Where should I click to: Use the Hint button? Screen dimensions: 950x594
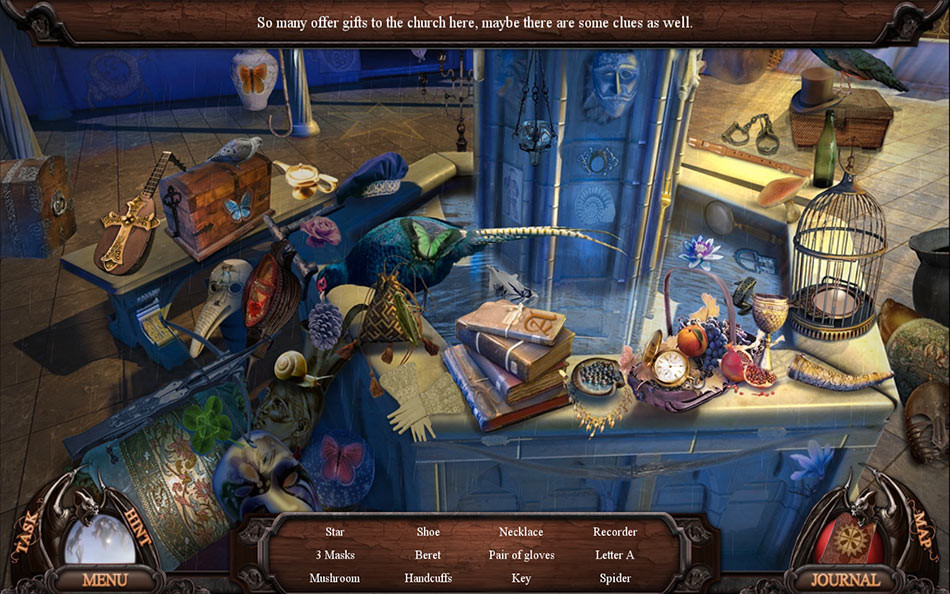[137, 526]
